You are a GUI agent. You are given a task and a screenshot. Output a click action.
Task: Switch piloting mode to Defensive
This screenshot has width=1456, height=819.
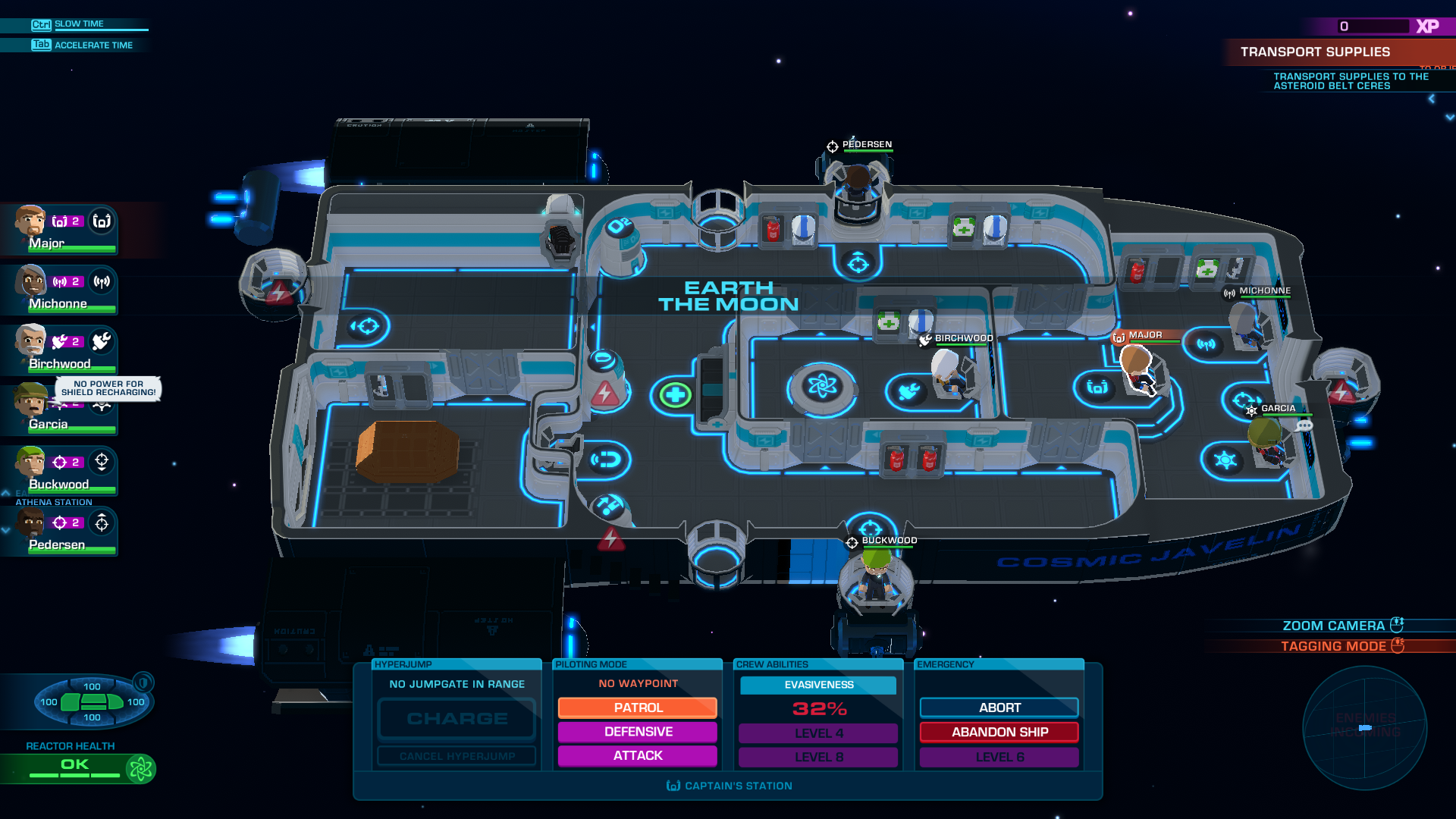(637, 731)
